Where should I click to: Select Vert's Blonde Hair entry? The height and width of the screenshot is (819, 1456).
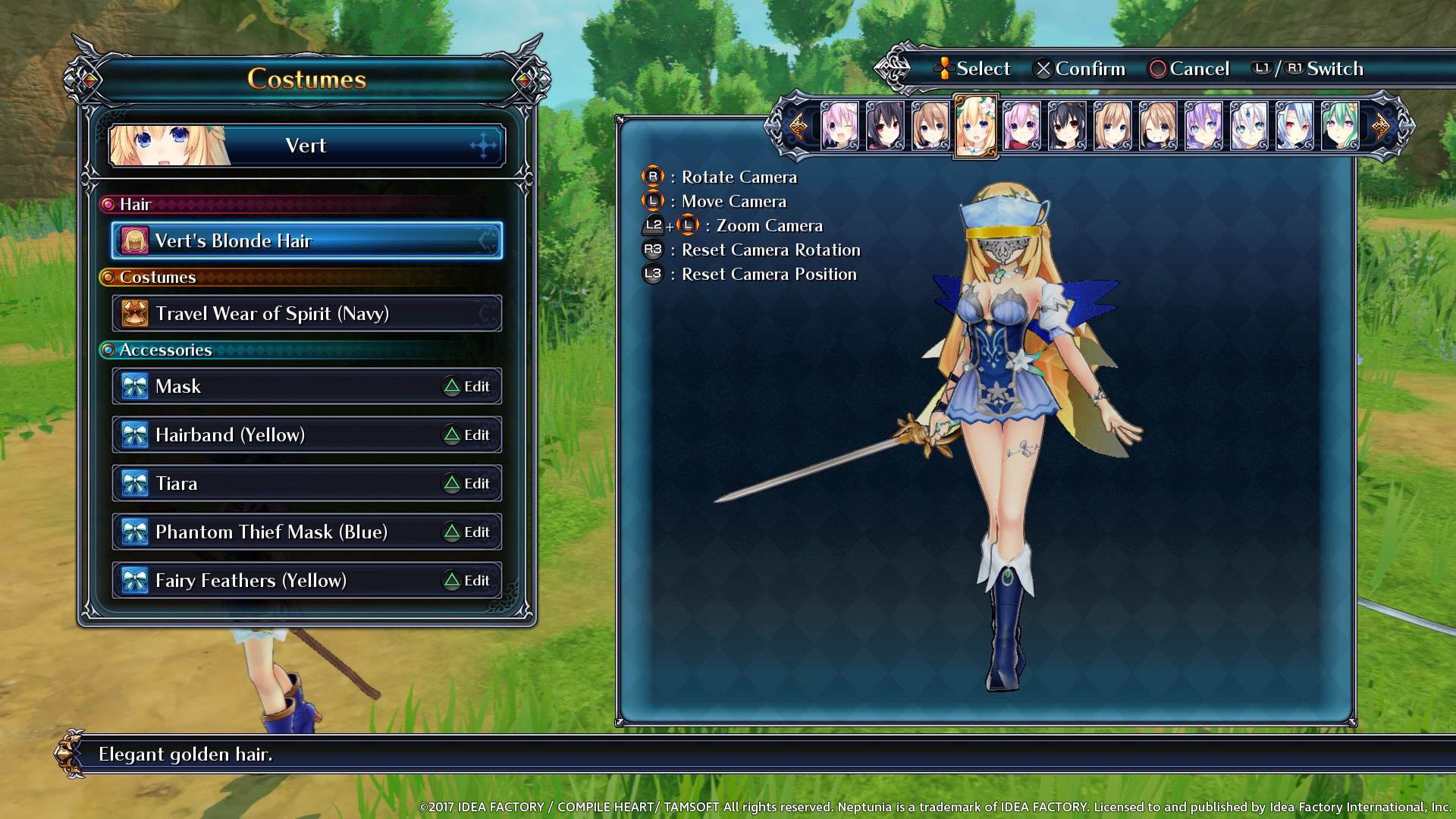[306, 240]
